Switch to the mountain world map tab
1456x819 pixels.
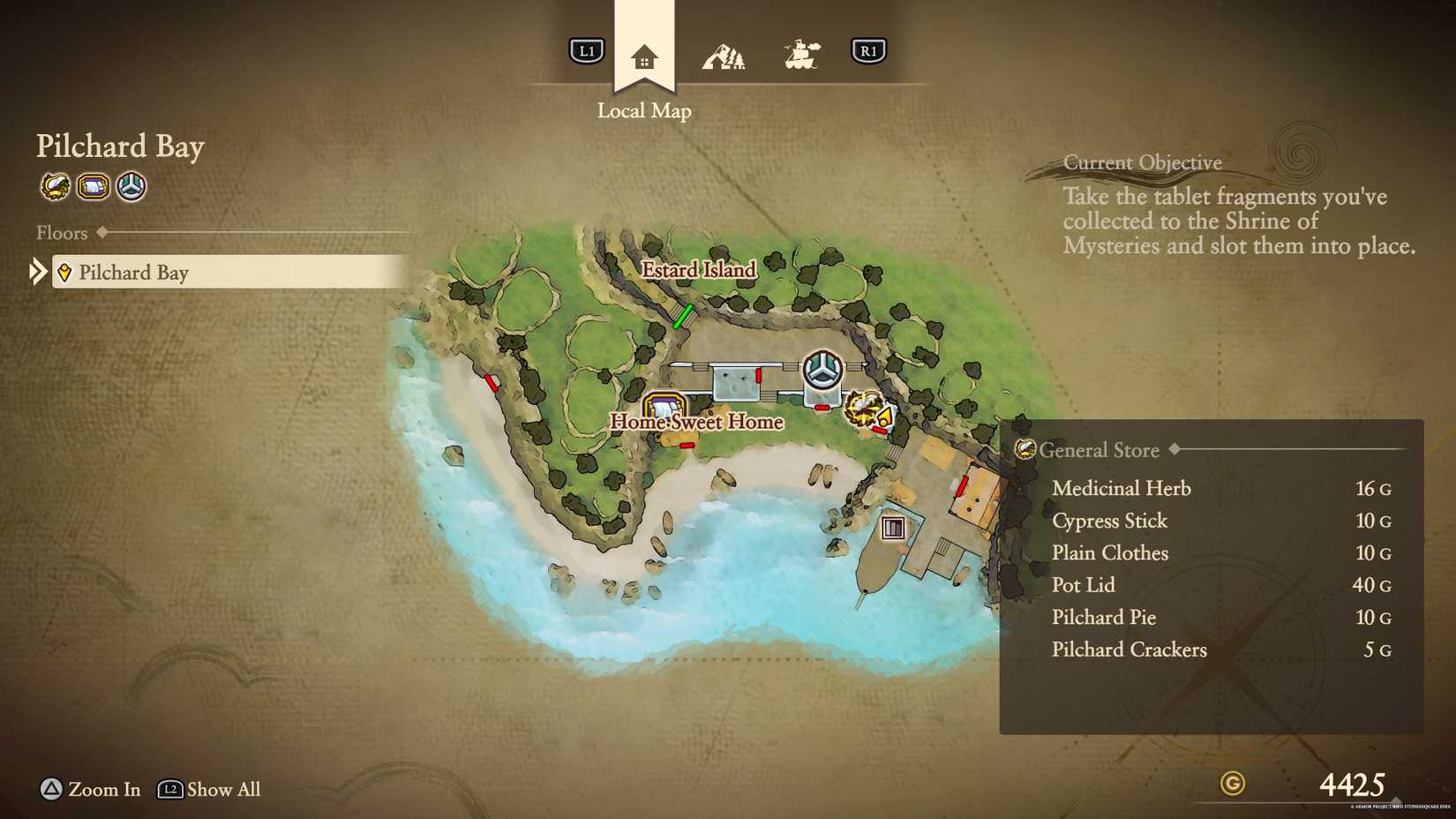pos(724,56)
